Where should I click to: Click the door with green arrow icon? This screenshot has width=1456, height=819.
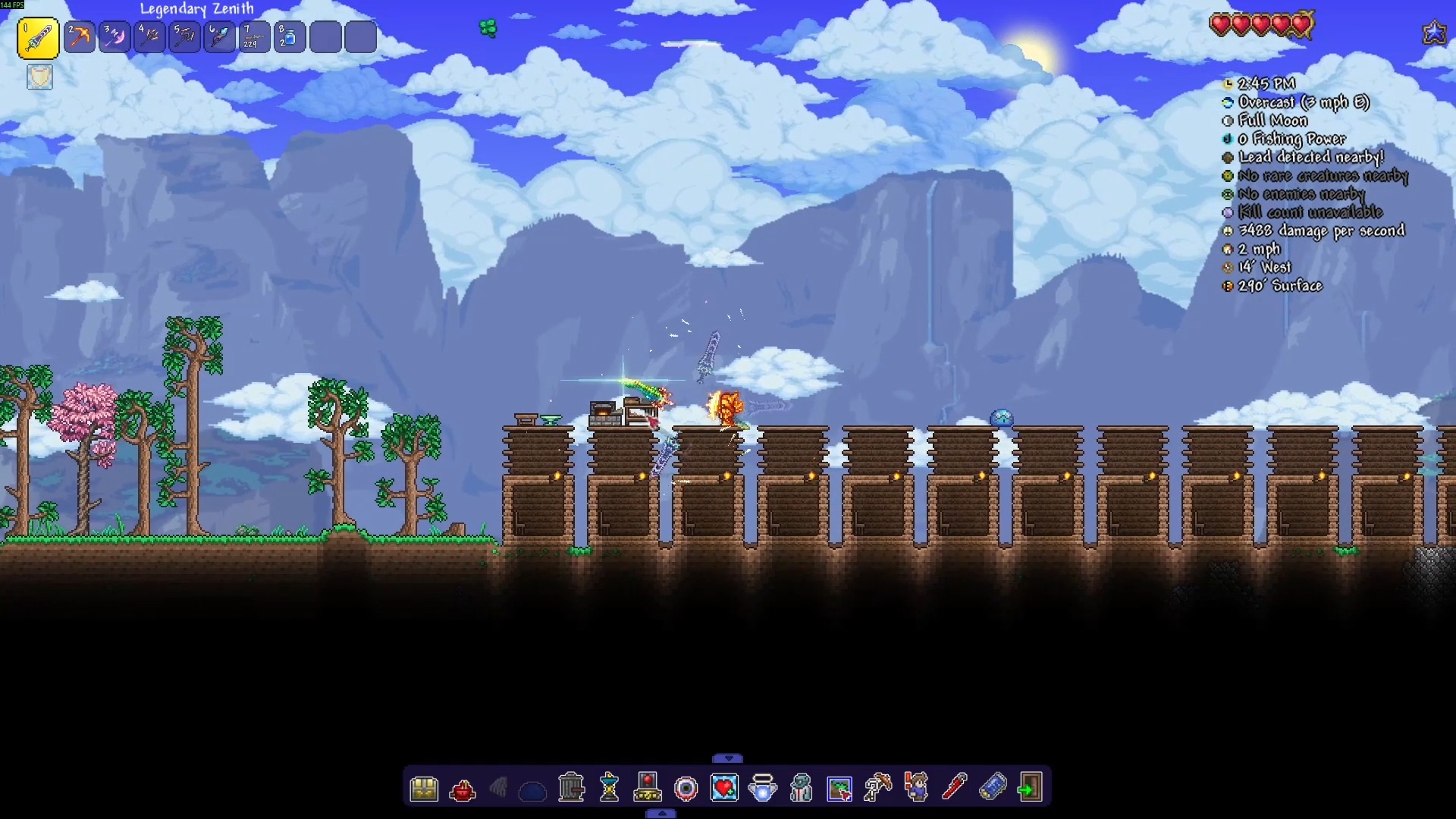[x=1030, y=788]
